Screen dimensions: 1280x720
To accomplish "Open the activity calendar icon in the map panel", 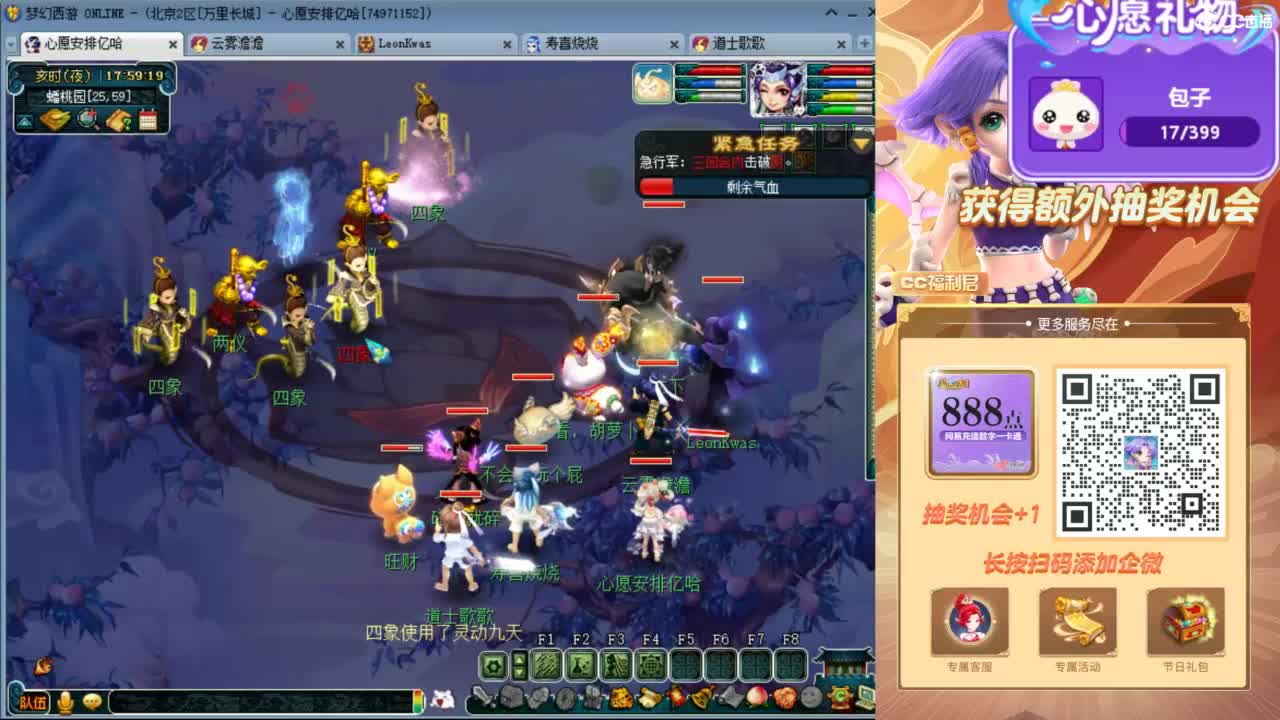I will point(148,119).
